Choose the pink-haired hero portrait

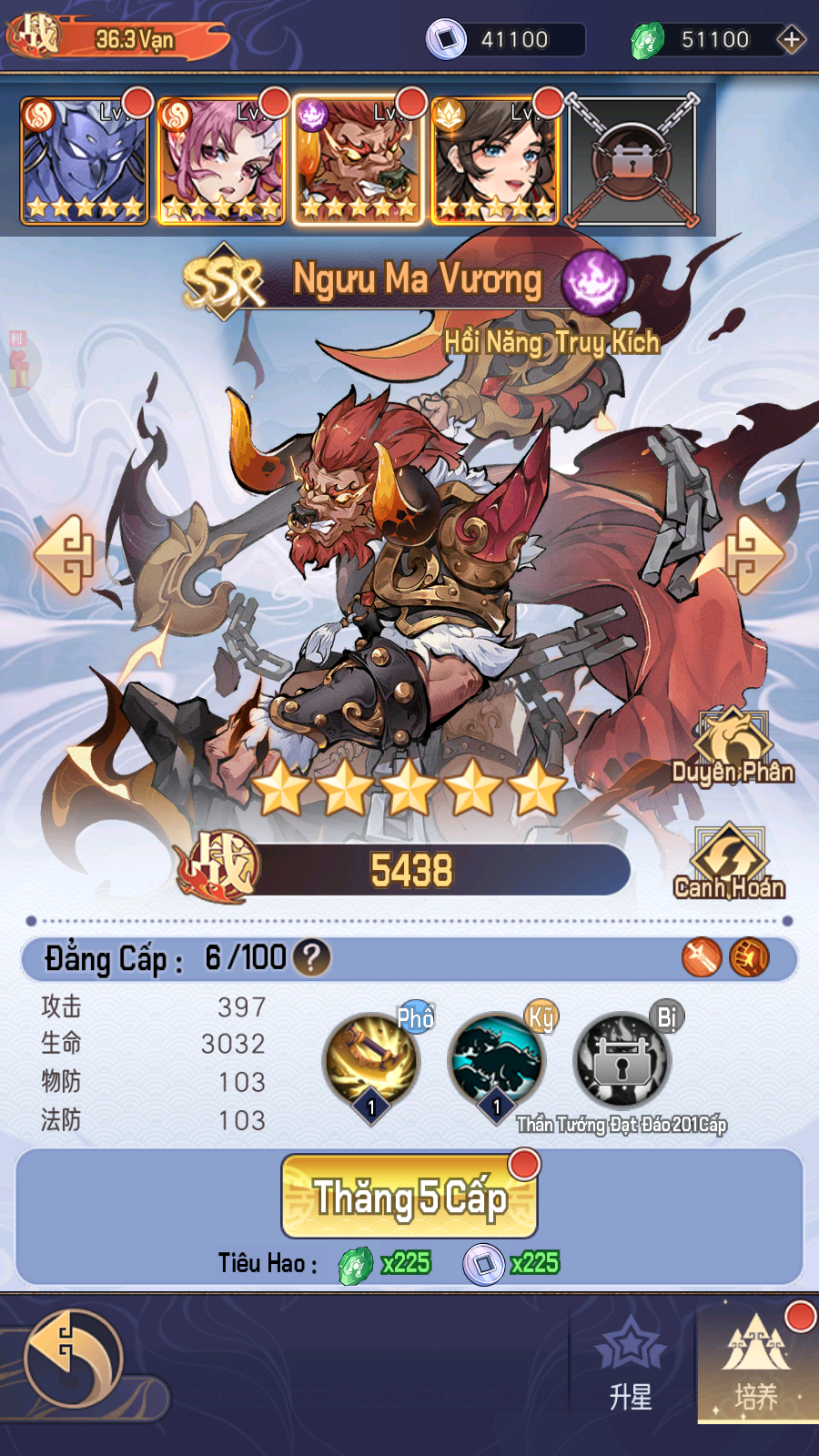221,162
